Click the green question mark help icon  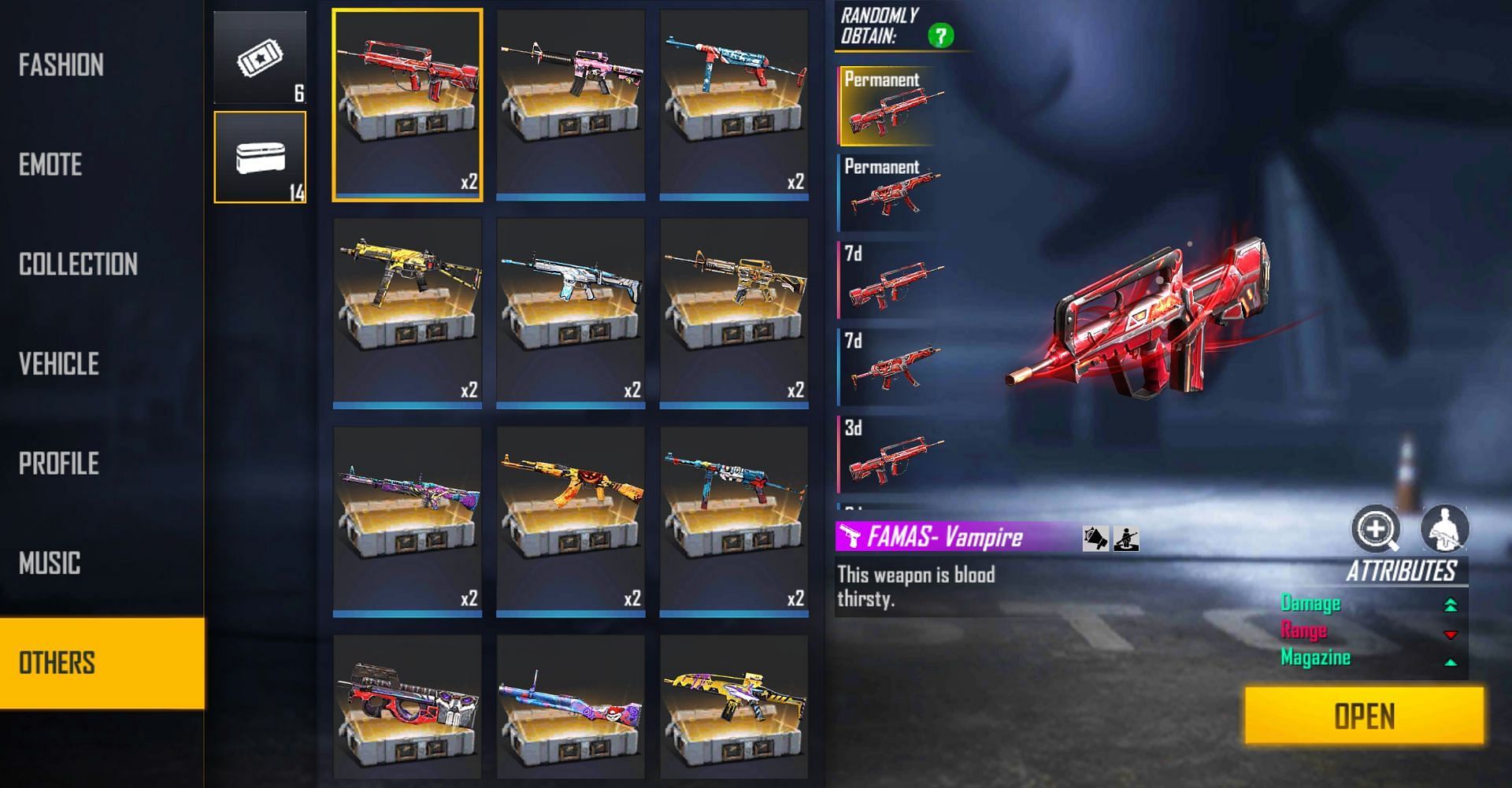click(940, 35)
